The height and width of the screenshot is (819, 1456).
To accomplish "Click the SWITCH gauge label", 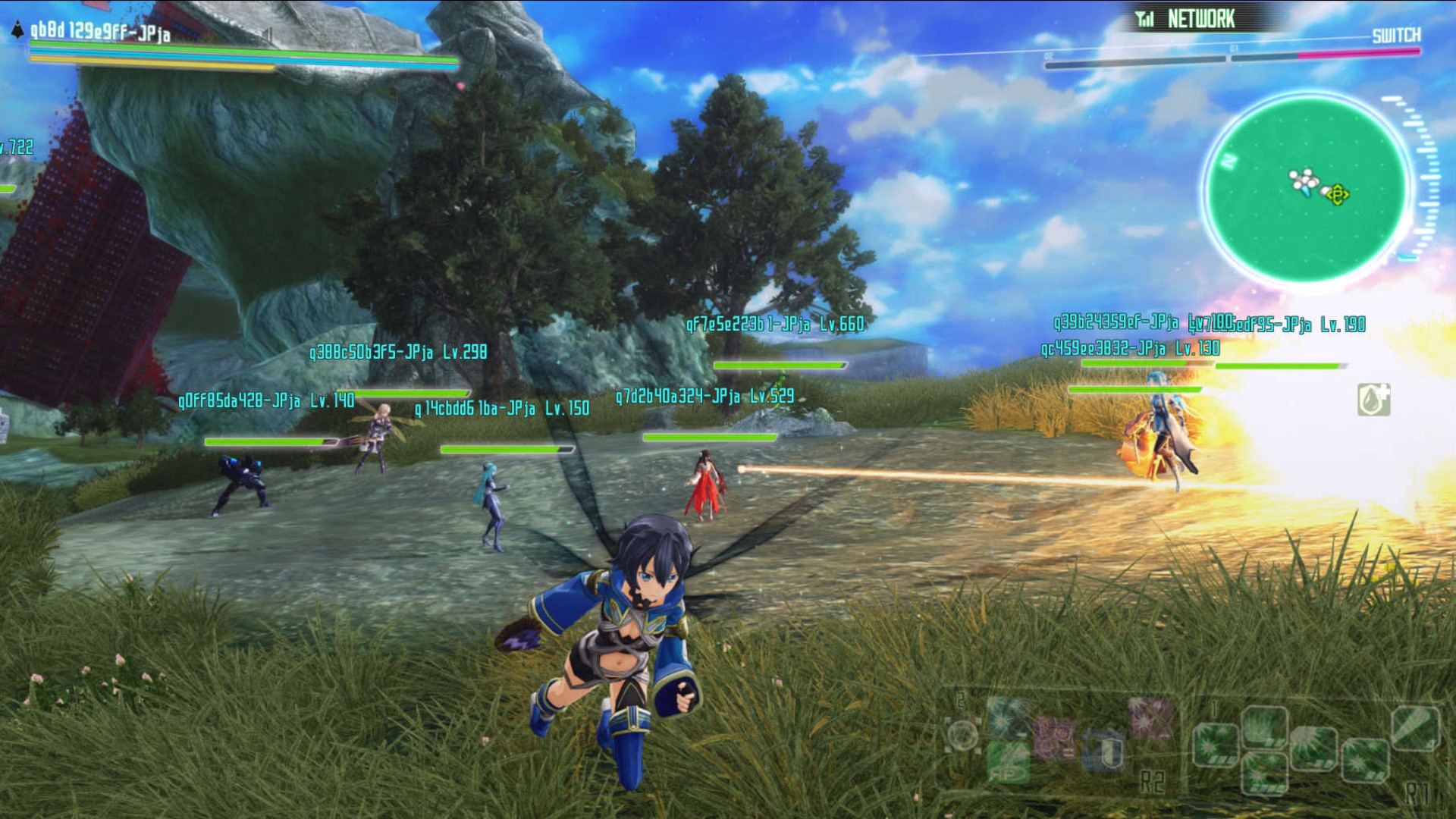I will pyautogui.click(x=1396, y=36).
